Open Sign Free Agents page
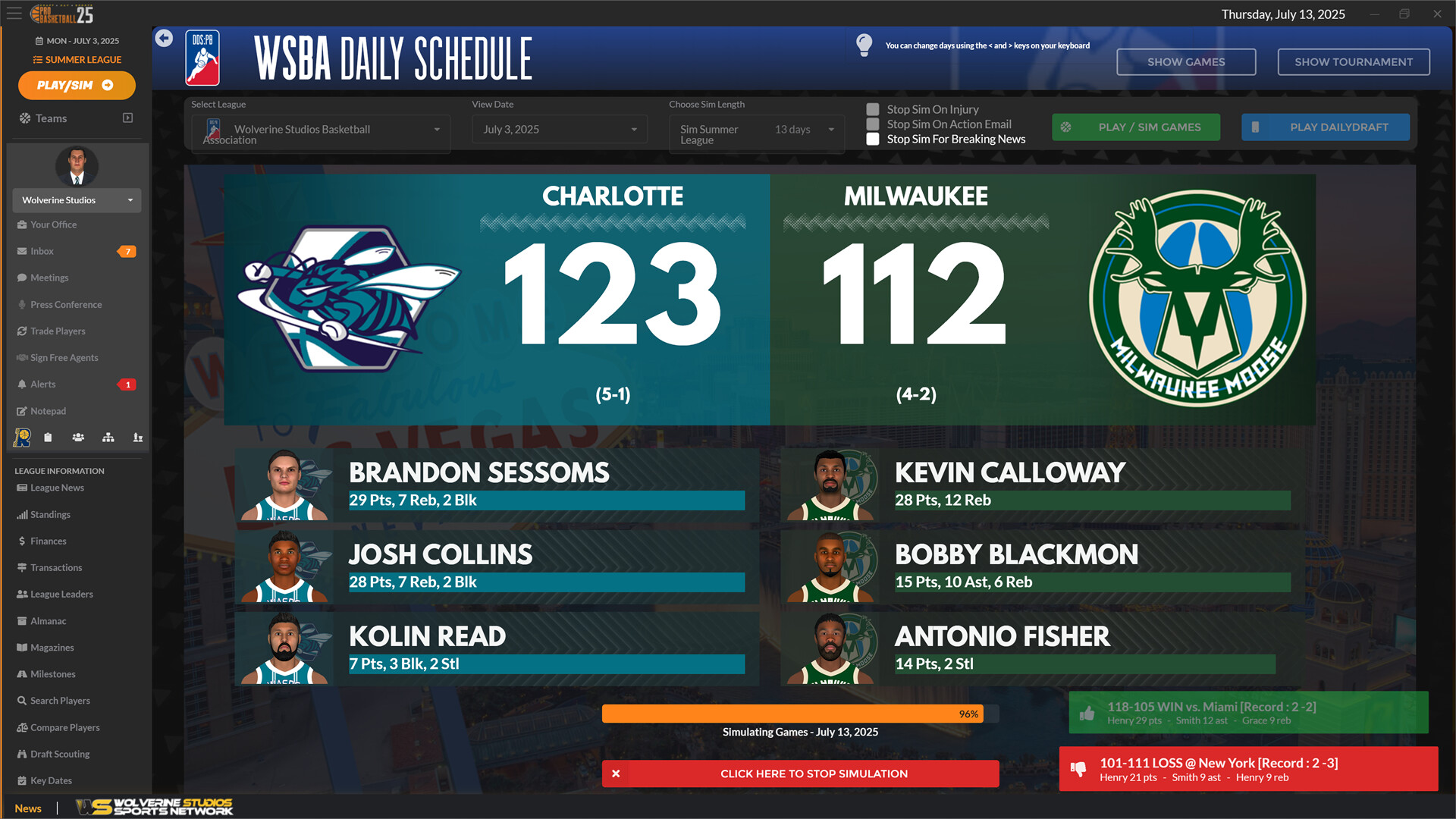This screenshot has width=1456, height=819. (x=64, y=357)
